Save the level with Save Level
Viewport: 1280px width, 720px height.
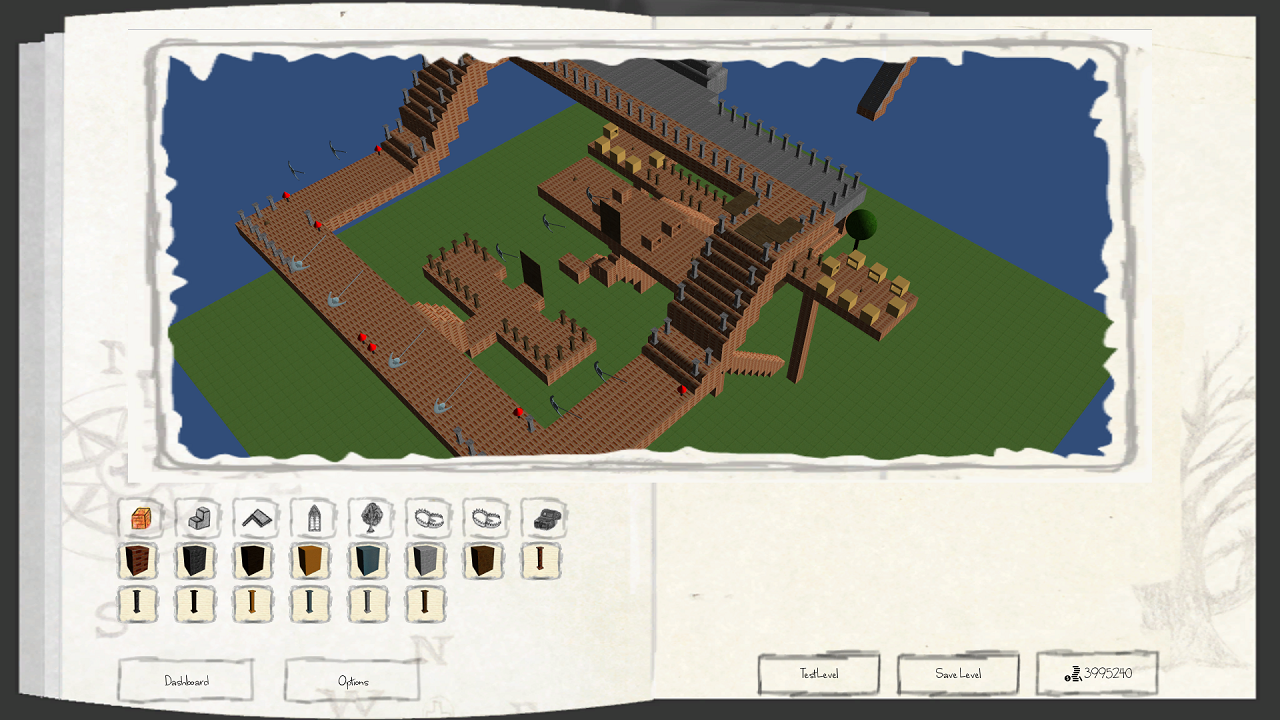958,674
